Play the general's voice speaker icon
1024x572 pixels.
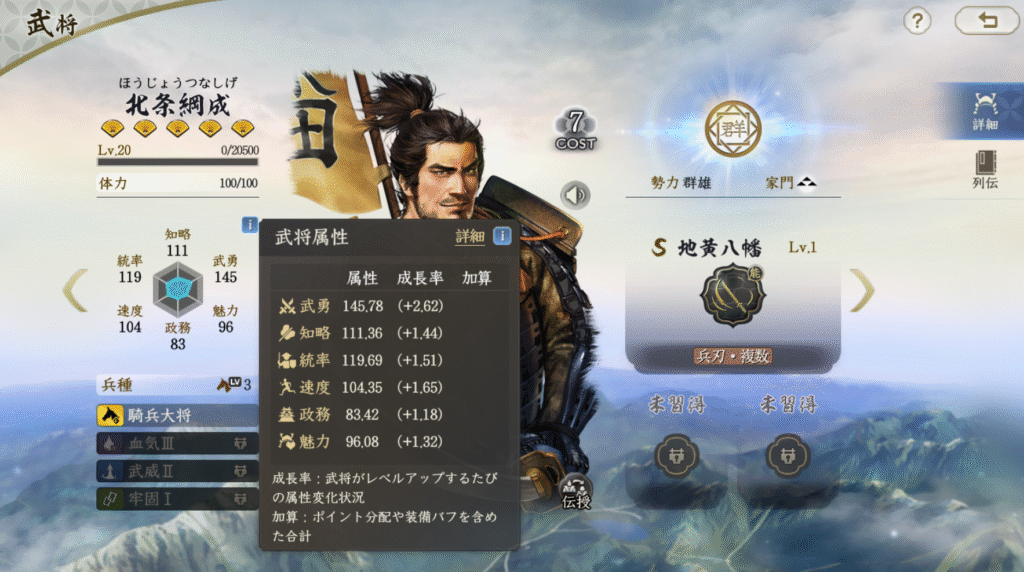coord(576,195)
